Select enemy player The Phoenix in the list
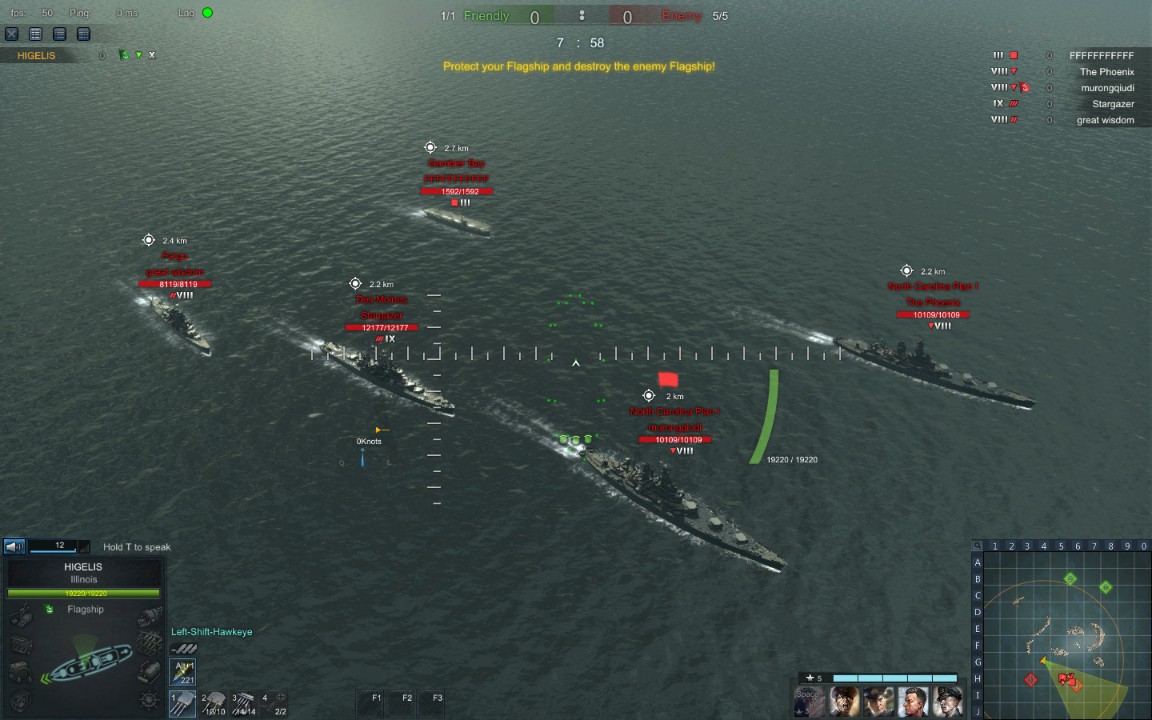The width and height of the screenshot is (1152, 720). point(1106,72)
